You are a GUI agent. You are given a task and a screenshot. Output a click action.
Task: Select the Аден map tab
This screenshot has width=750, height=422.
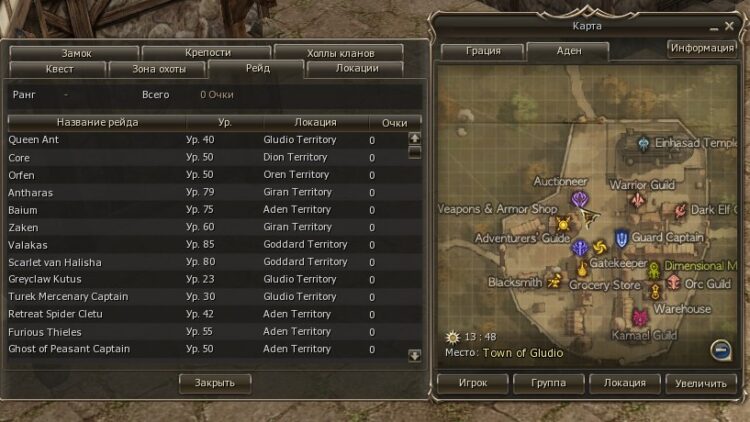(x=568, y=51)
